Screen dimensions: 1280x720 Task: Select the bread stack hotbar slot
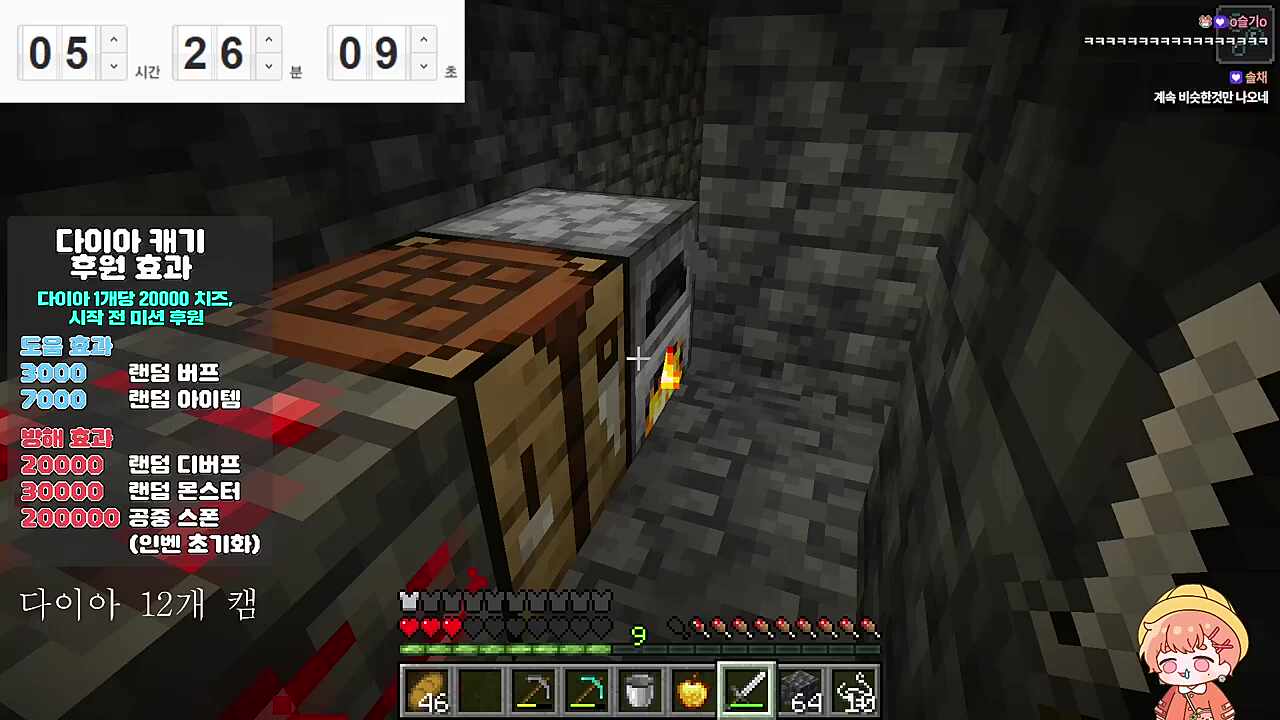[426, 690]
